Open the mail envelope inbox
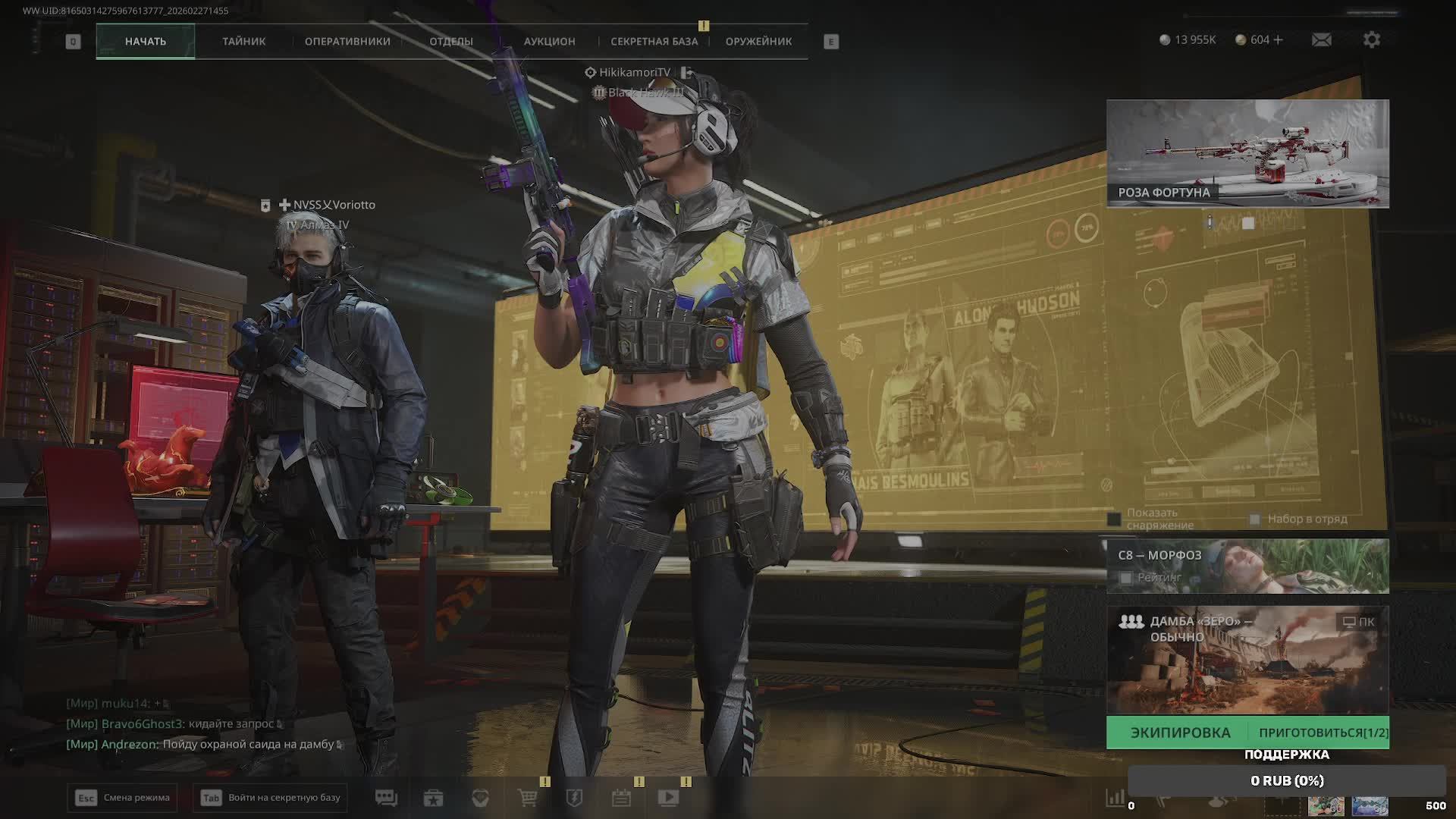This screenshot has width=1456, height=819. pyautogui.click(x=1321, y=39)
